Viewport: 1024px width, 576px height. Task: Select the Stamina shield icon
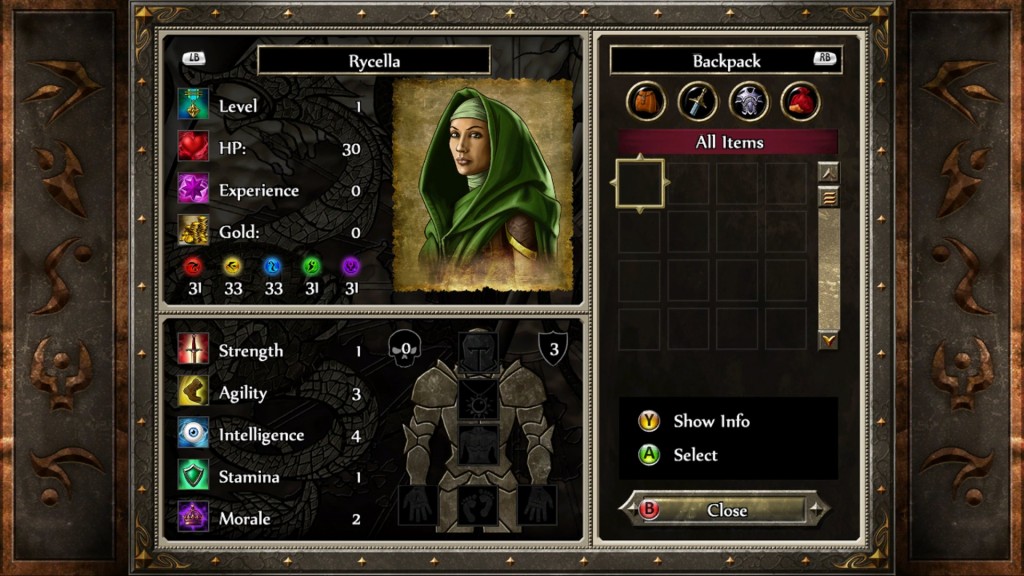tap(193, 476)
